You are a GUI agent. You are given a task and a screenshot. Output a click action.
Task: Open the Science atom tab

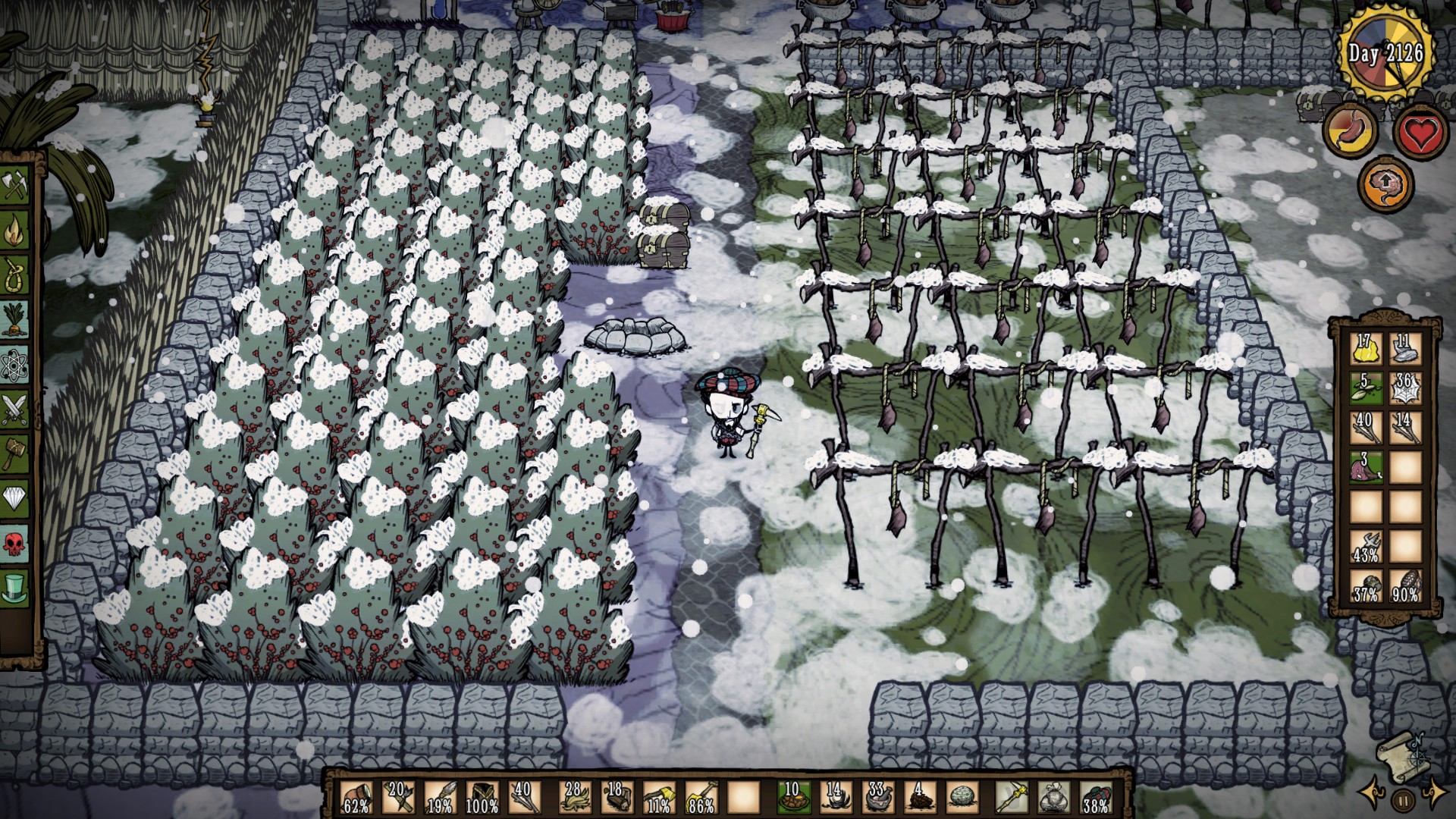coord(15,366)
